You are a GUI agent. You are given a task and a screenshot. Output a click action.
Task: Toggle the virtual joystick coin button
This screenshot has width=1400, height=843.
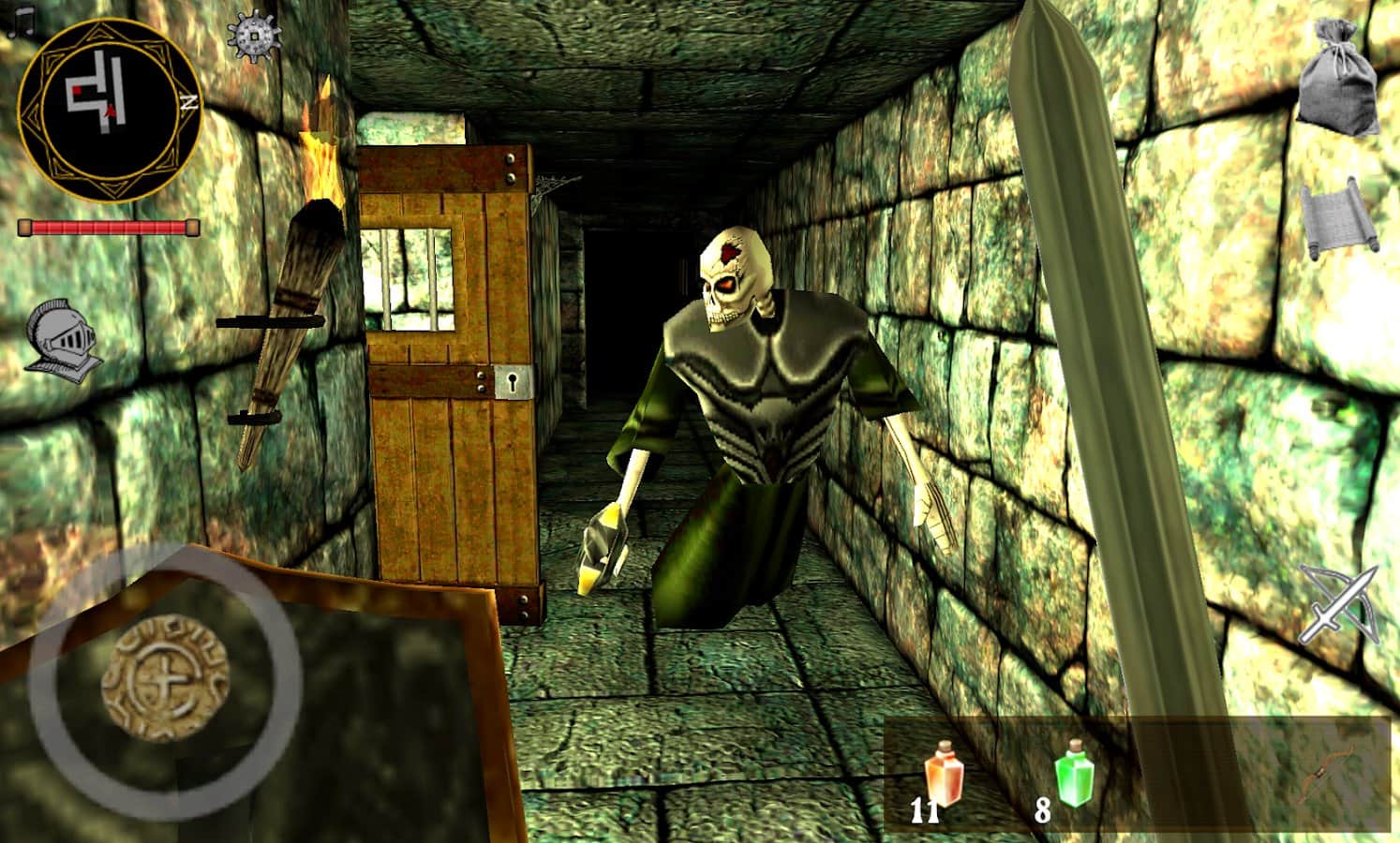coord(164,677)
